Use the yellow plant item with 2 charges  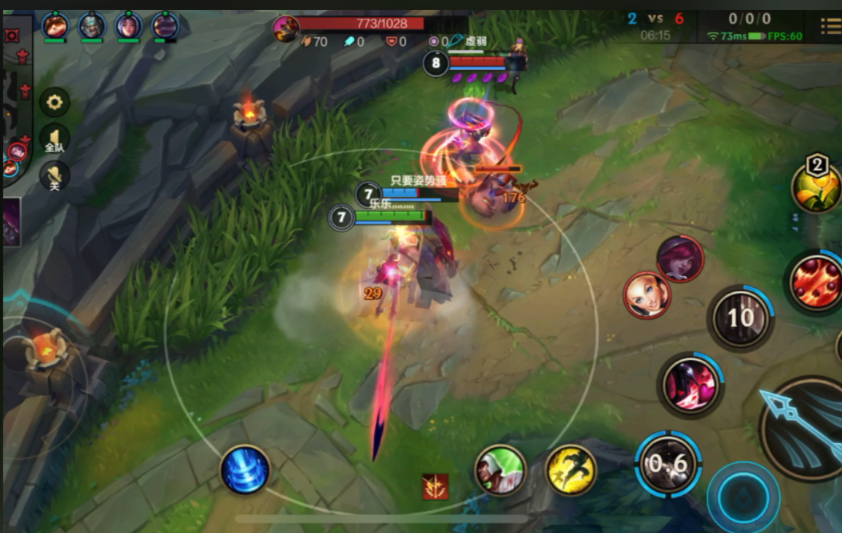click(817, 187)
